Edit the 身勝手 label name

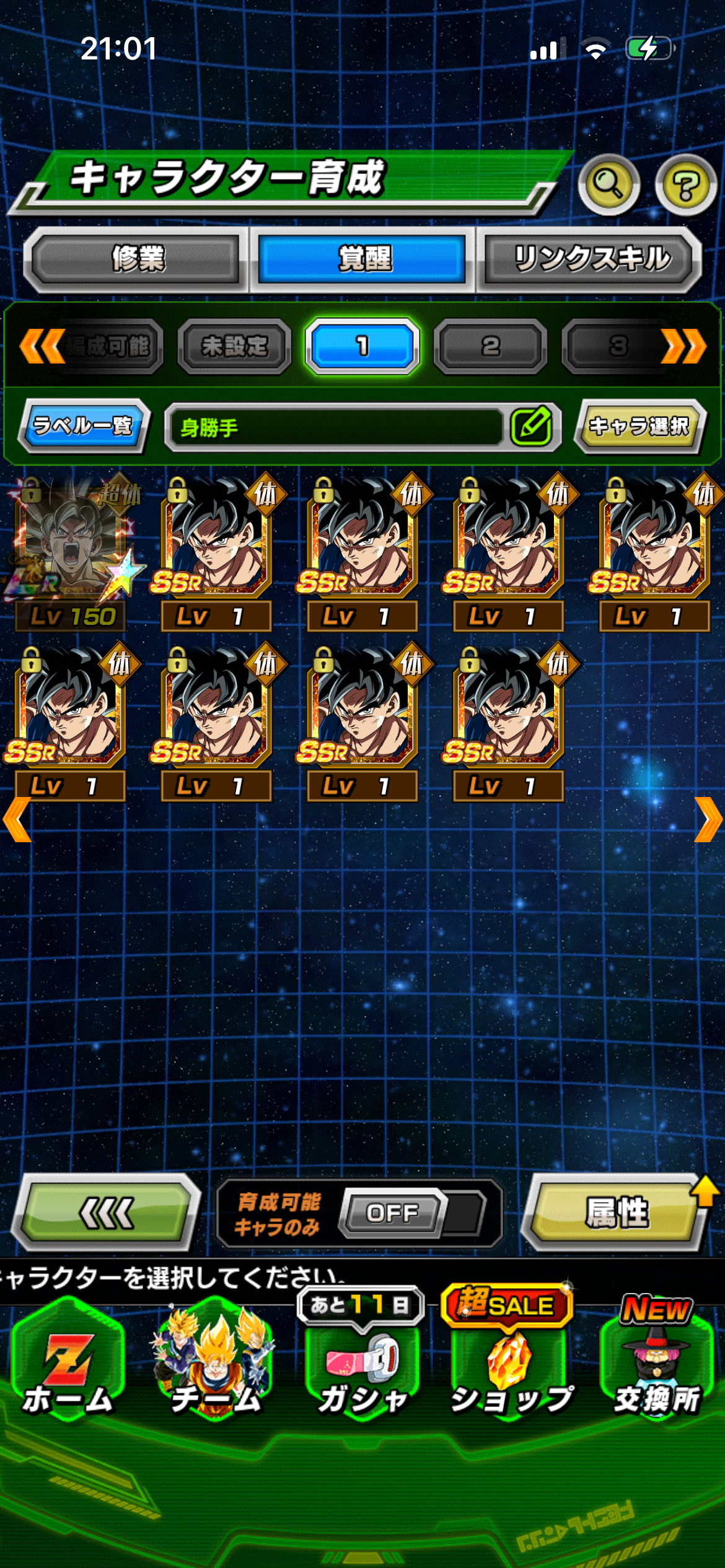[531, 426]
